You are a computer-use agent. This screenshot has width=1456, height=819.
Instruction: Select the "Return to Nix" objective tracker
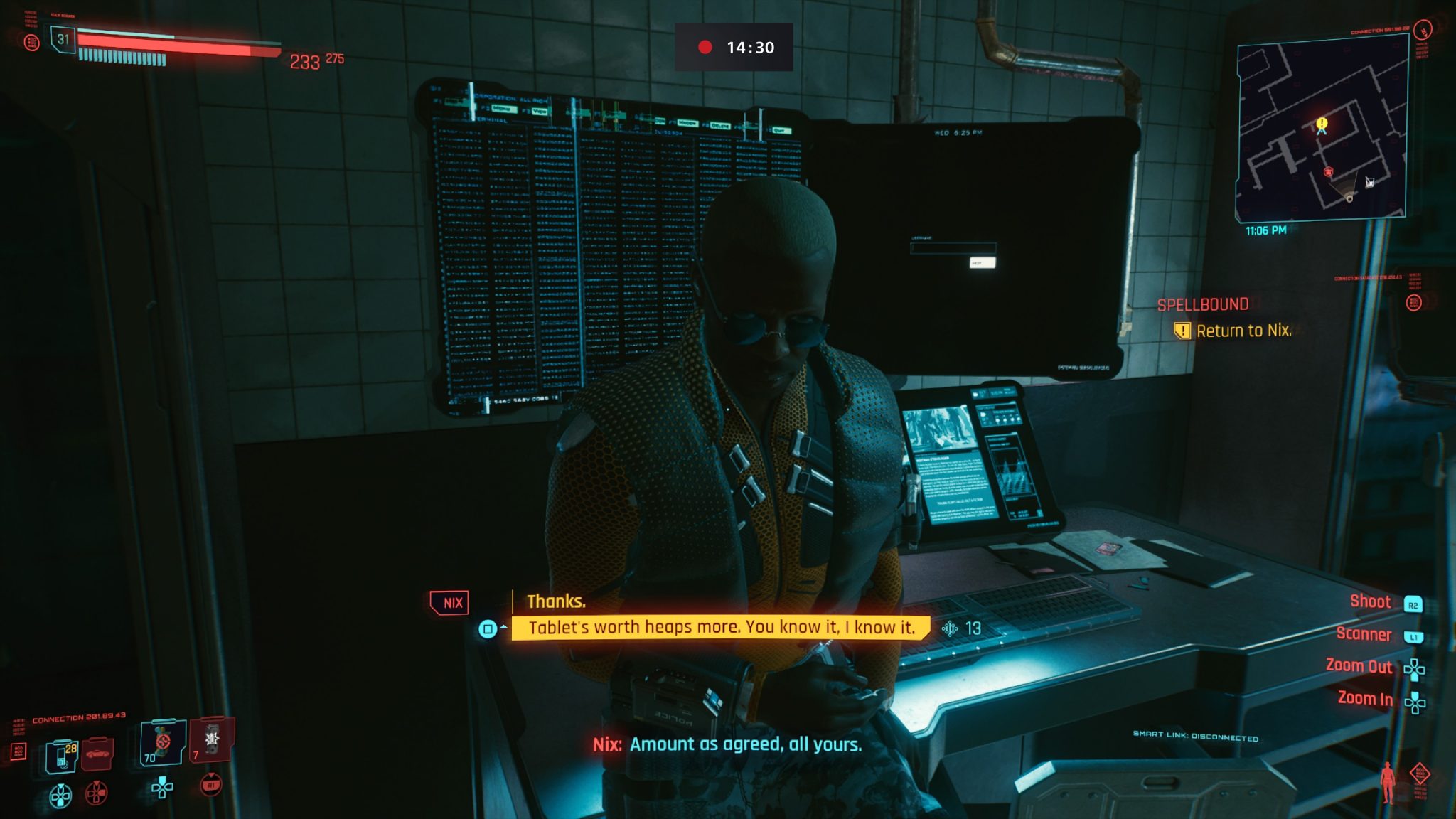coord(1243,331)
